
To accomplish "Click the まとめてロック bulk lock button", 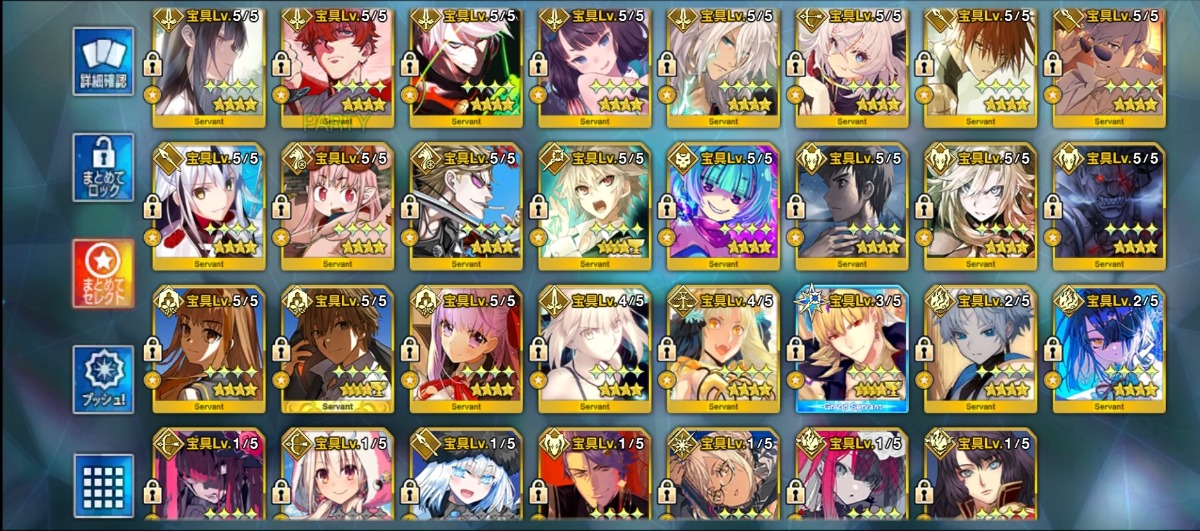I will coord(104,167).
